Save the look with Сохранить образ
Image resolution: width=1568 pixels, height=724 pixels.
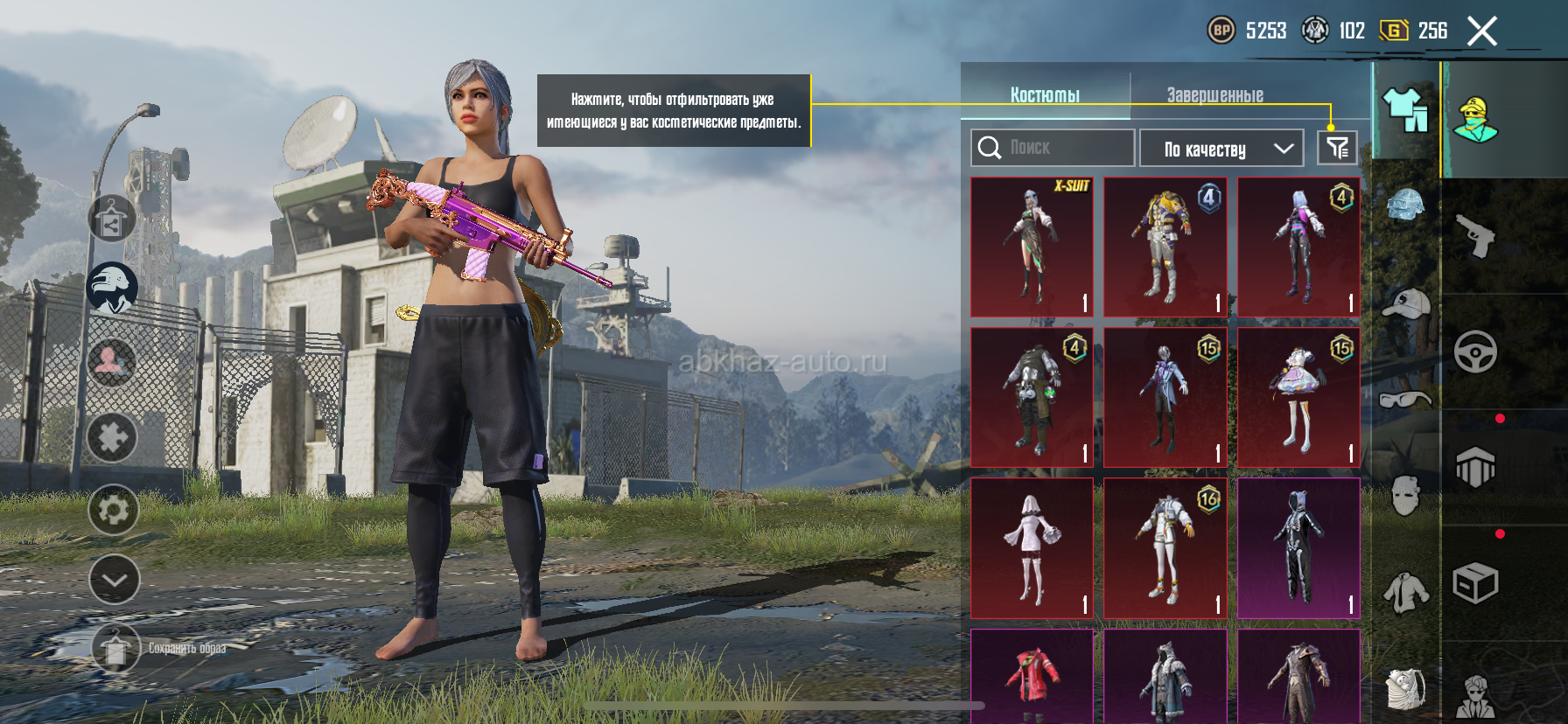pos(116,649)
